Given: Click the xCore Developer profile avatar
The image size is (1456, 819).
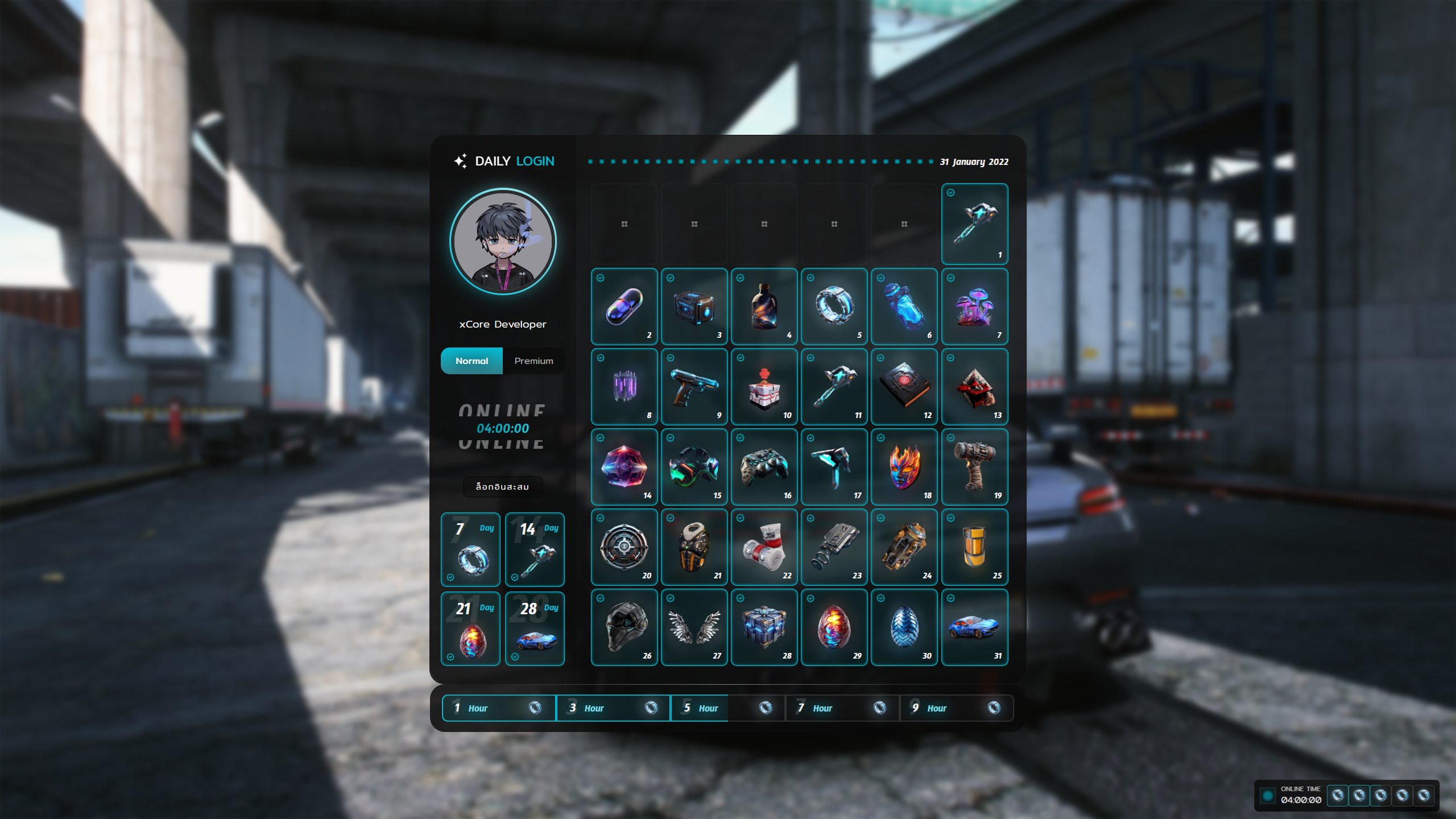Looking at the screenshot, I should 503,242.
